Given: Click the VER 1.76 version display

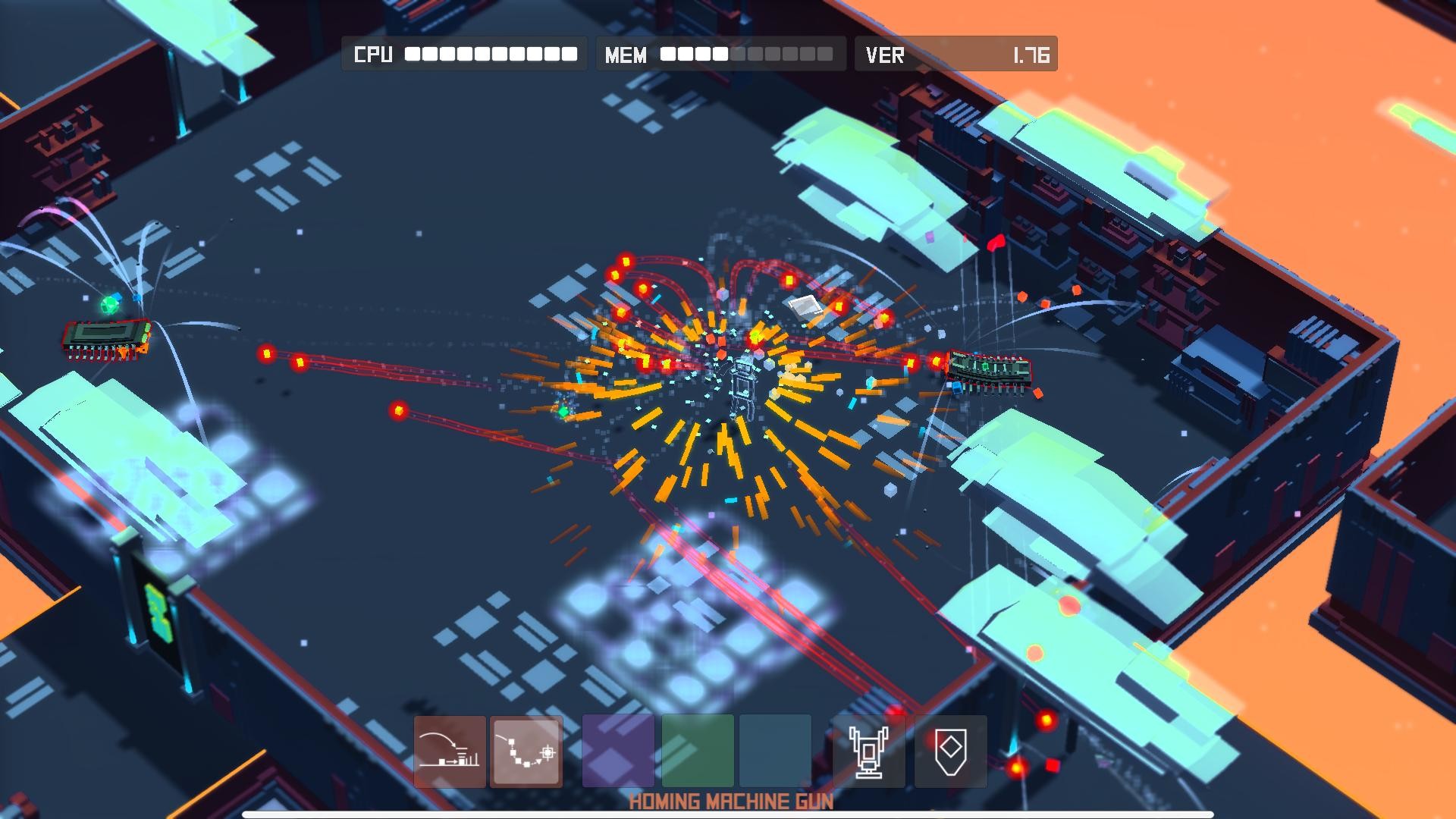Looking at the screenshot, I should [955, 54].
